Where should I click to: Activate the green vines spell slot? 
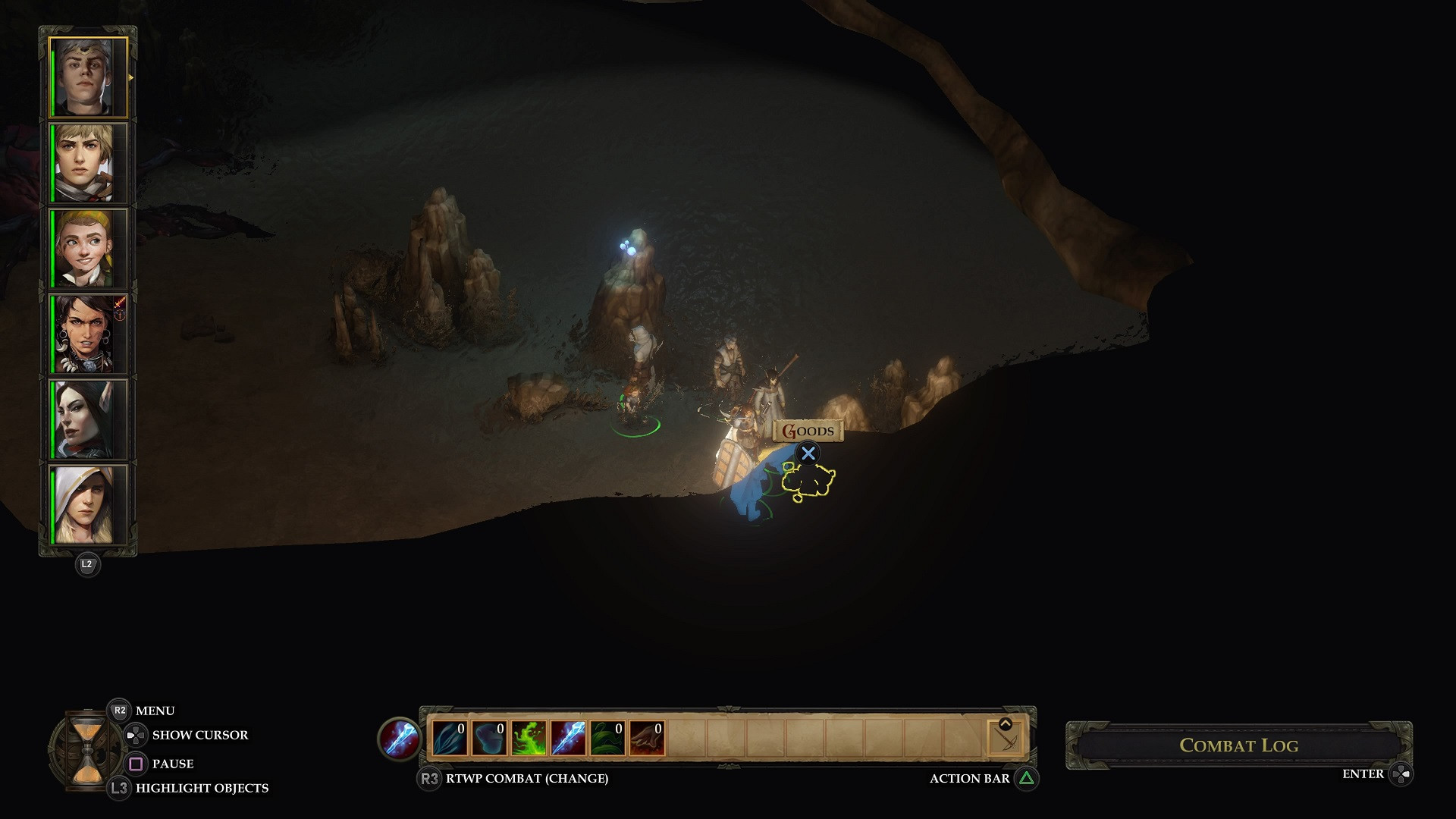click(607, 739)
